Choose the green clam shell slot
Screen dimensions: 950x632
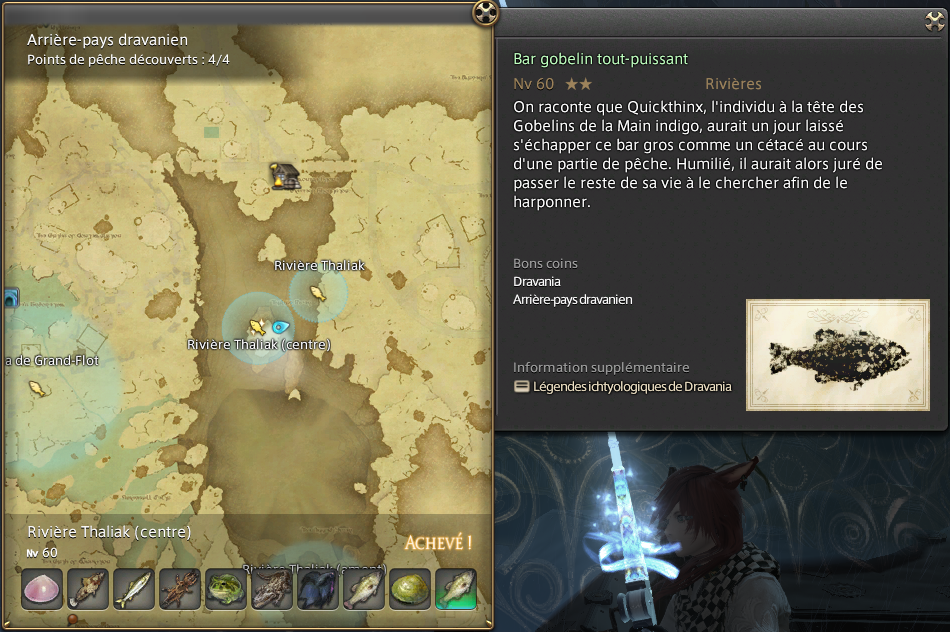click(410, 590)
